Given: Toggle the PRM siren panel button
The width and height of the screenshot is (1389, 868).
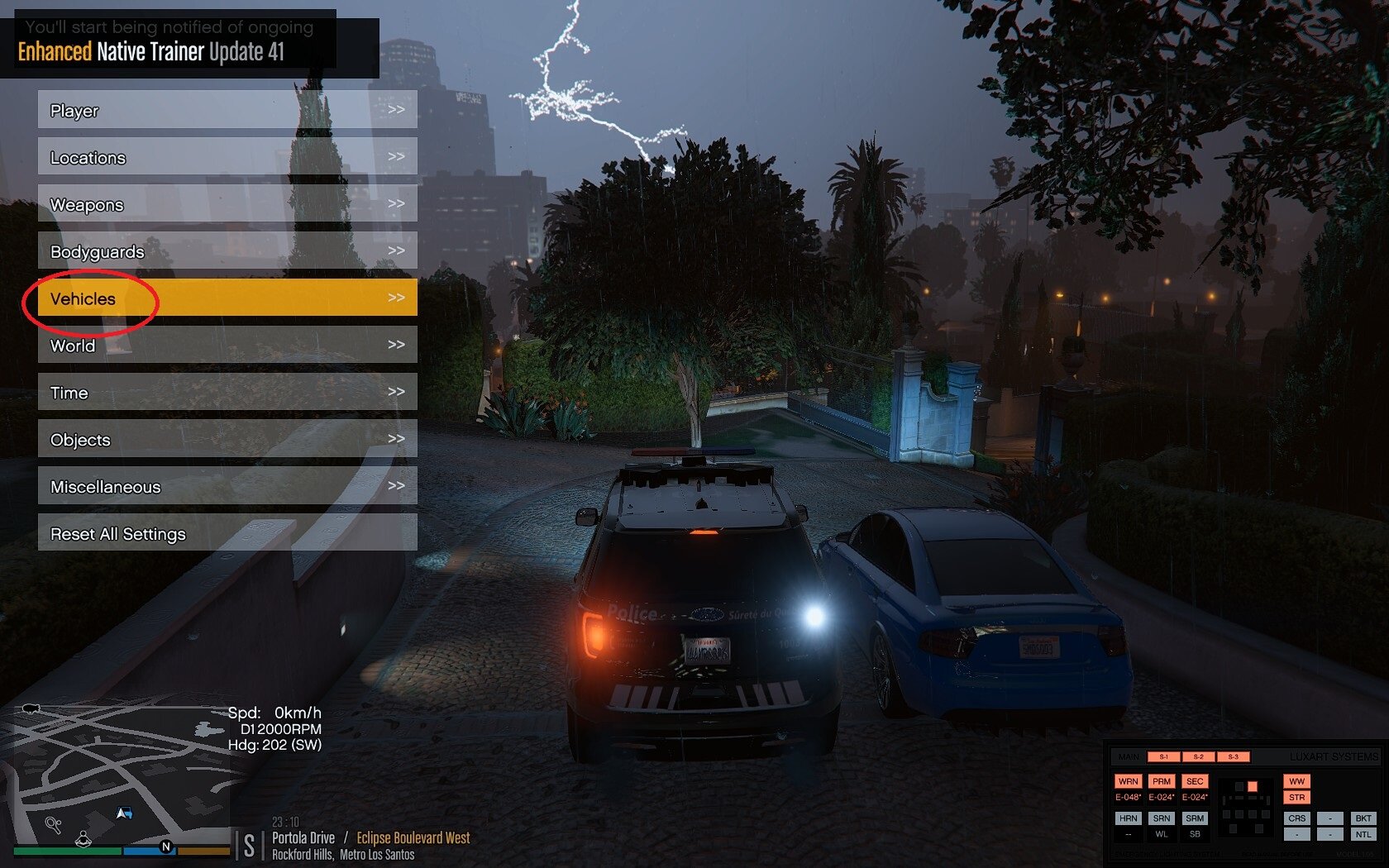Looking at the screenshot, I should coord(1162,781).
